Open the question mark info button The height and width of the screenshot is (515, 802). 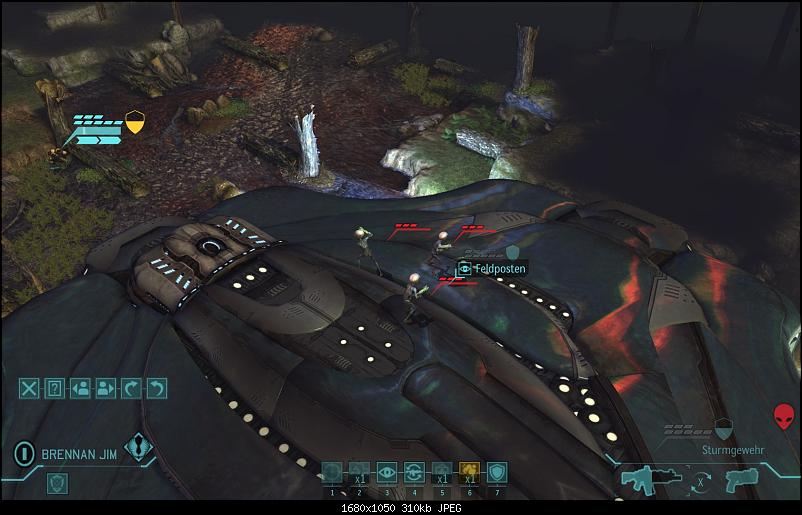55,389
